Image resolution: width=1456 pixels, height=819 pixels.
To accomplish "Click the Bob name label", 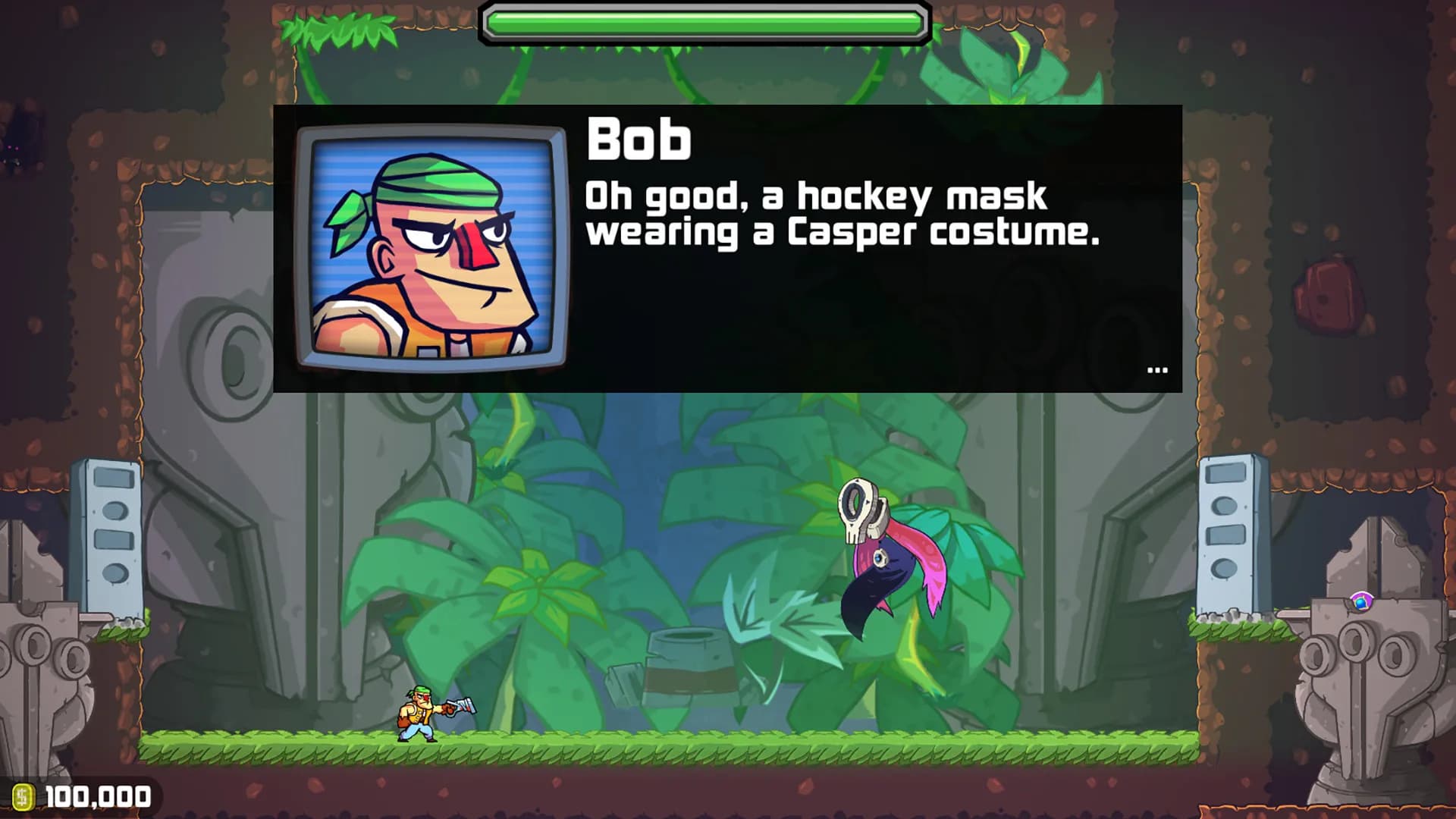I will 639,140.
